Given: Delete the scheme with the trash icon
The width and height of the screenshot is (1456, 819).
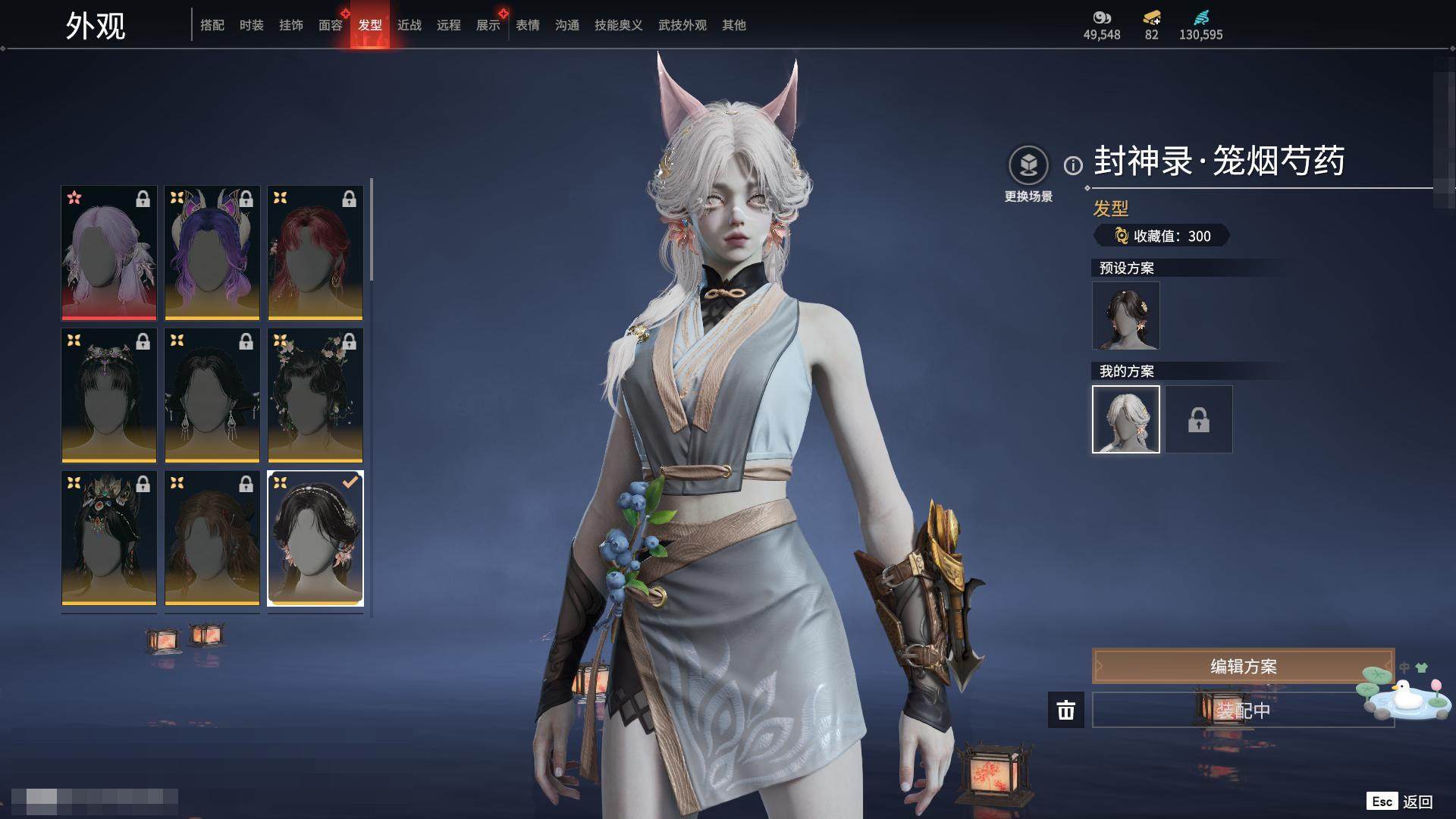Looking at the screenshot, I should 1065,710.
